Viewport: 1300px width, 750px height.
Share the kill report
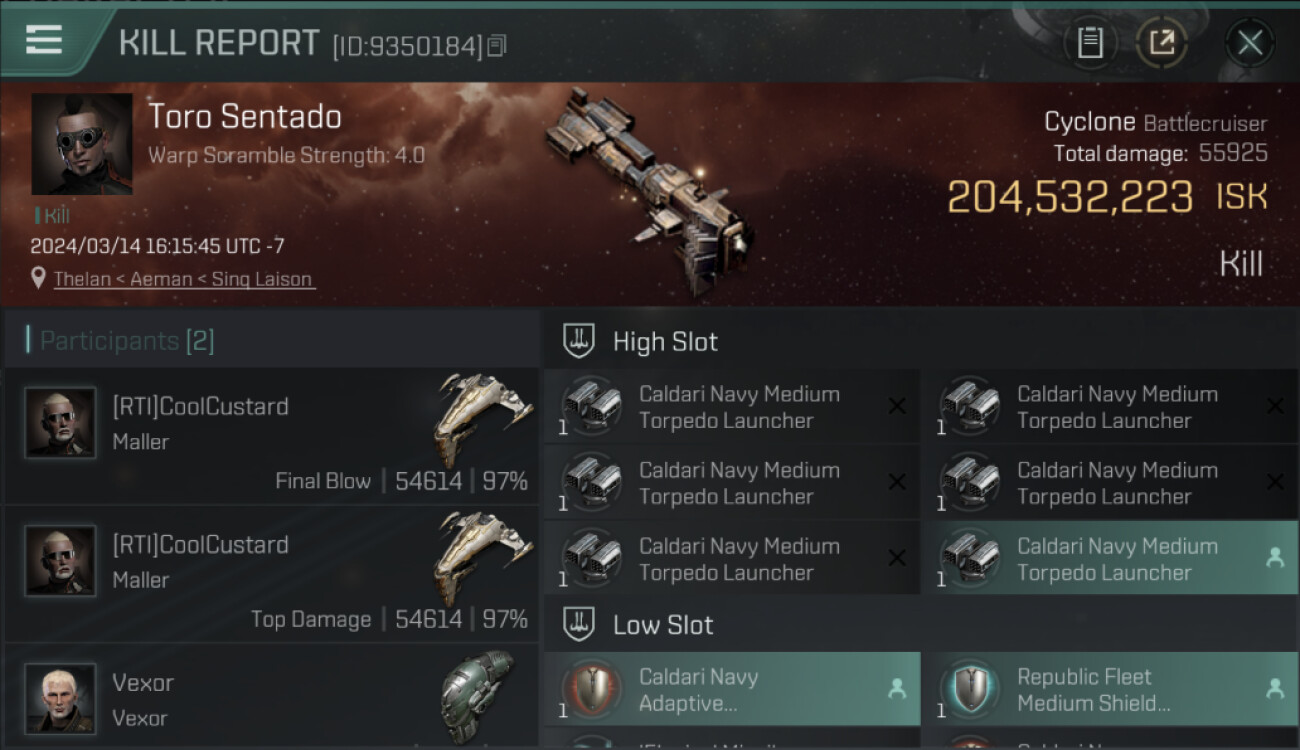(x=1161, y=43)
